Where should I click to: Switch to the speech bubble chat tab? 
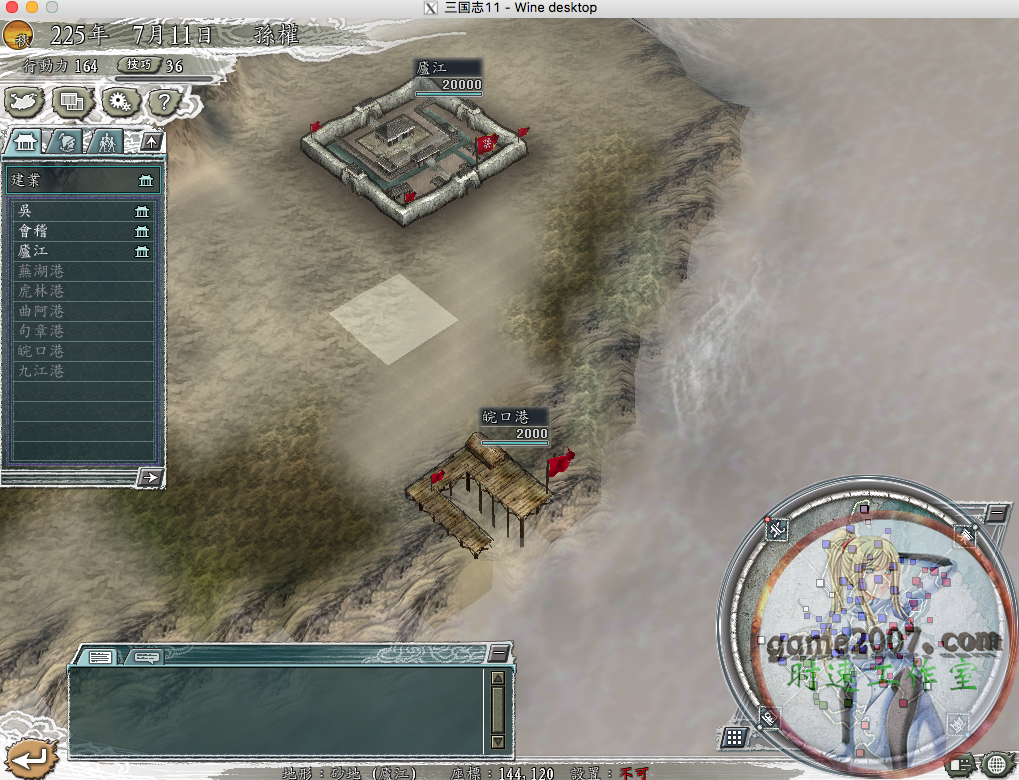coord(145,656)
